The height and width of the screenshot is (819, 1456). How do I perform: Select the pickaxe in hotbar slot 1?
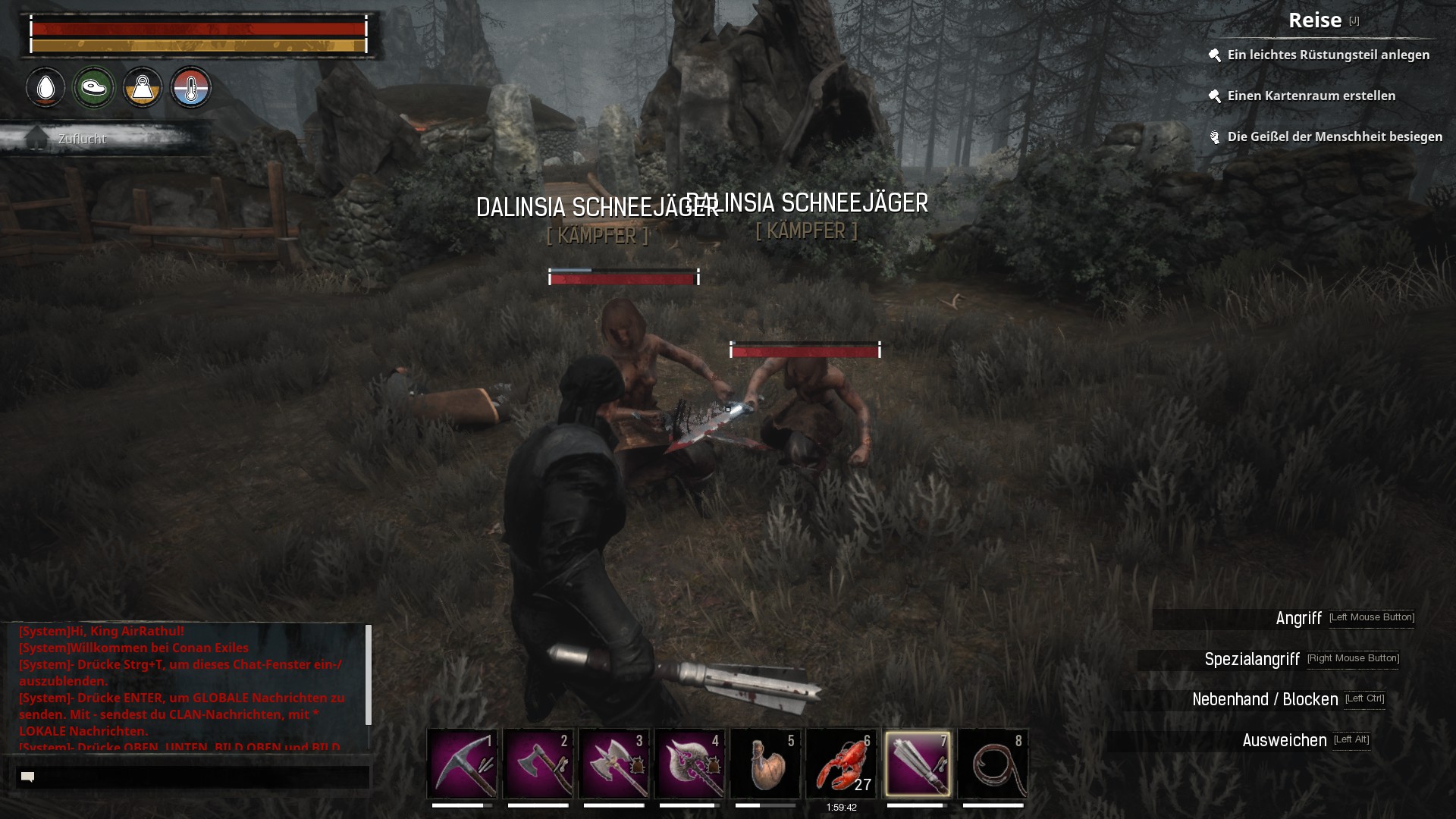coord(462,763)
